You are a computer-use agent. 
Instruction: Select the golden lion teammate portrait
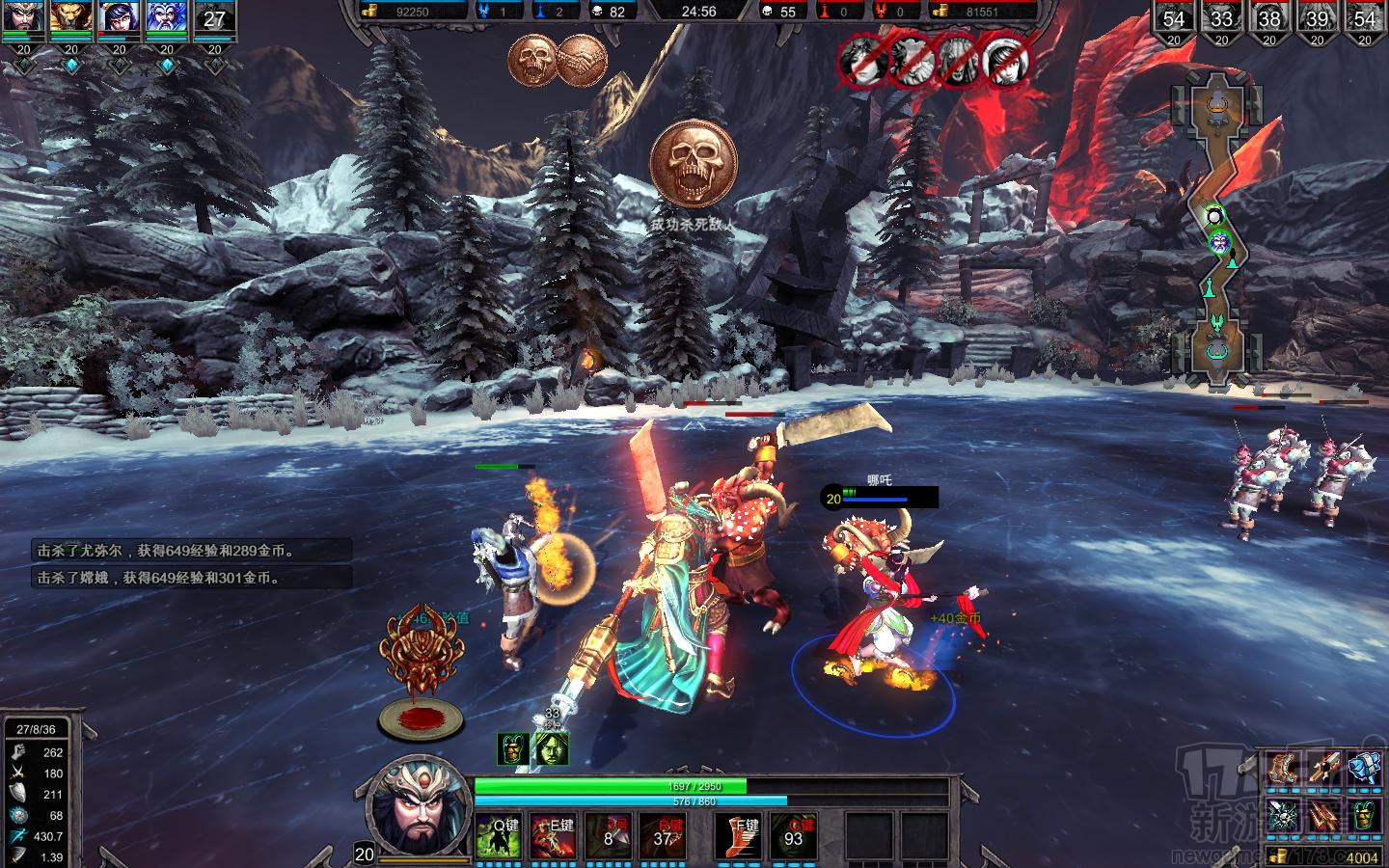71,17
